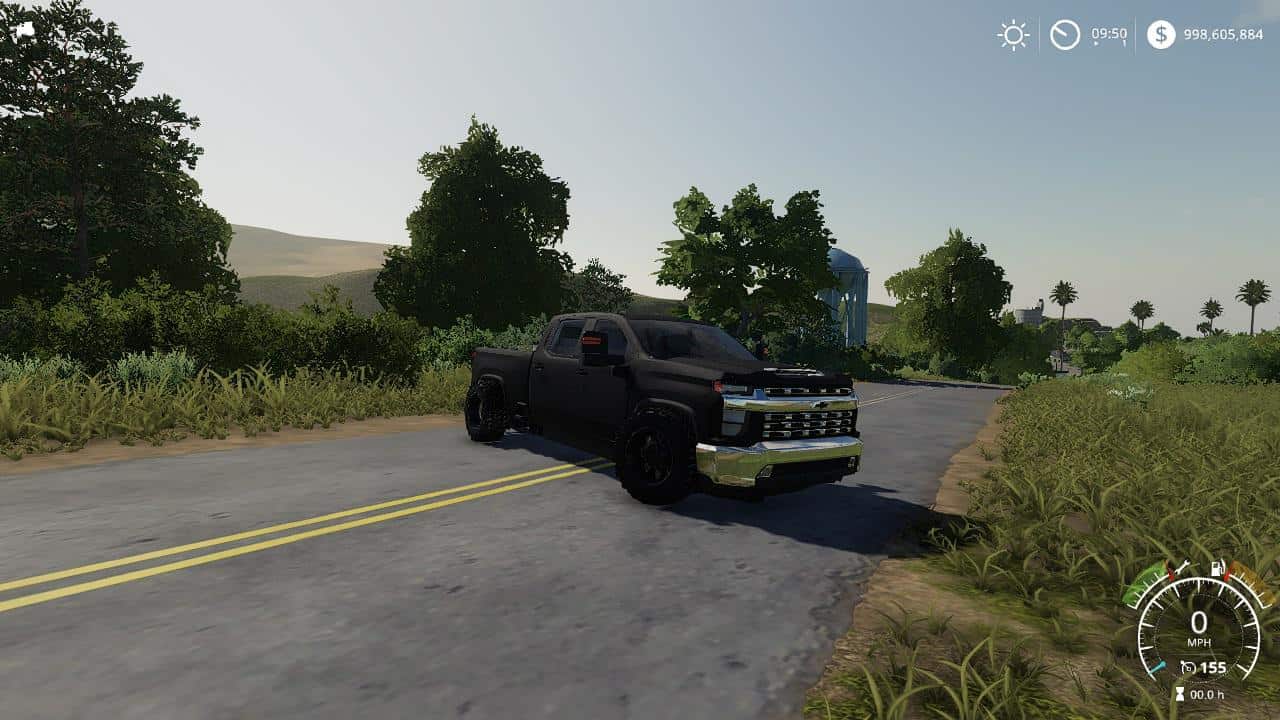Image resolution: width=1280 pixels, height=720 pixels.
Task: Click the MPH readout at the speedometer center
Action: pos(1200,640)
